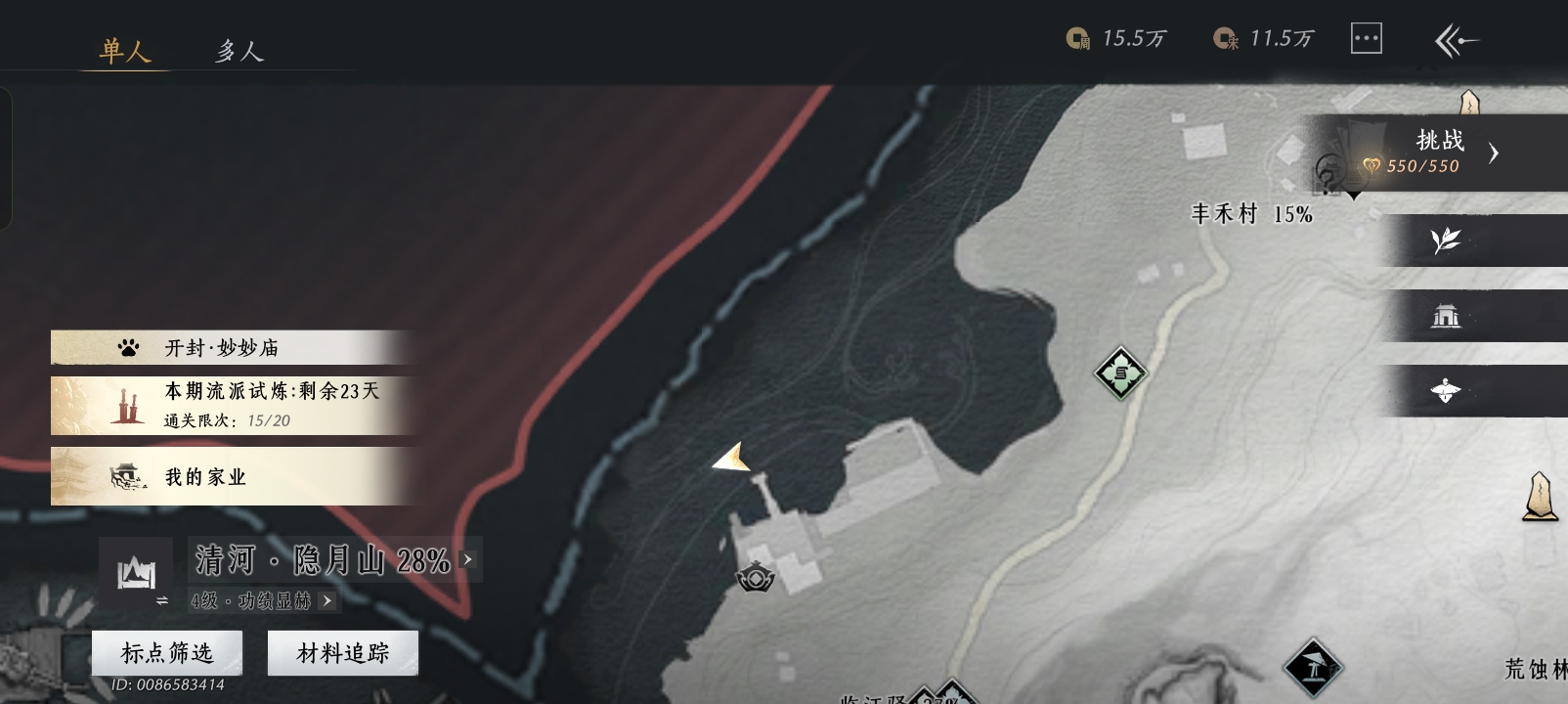The width and height of the screenshot is (1568, 704).
Task: Open the 4级·功绩显赫 detail arrow
Action: click(326, 599)
